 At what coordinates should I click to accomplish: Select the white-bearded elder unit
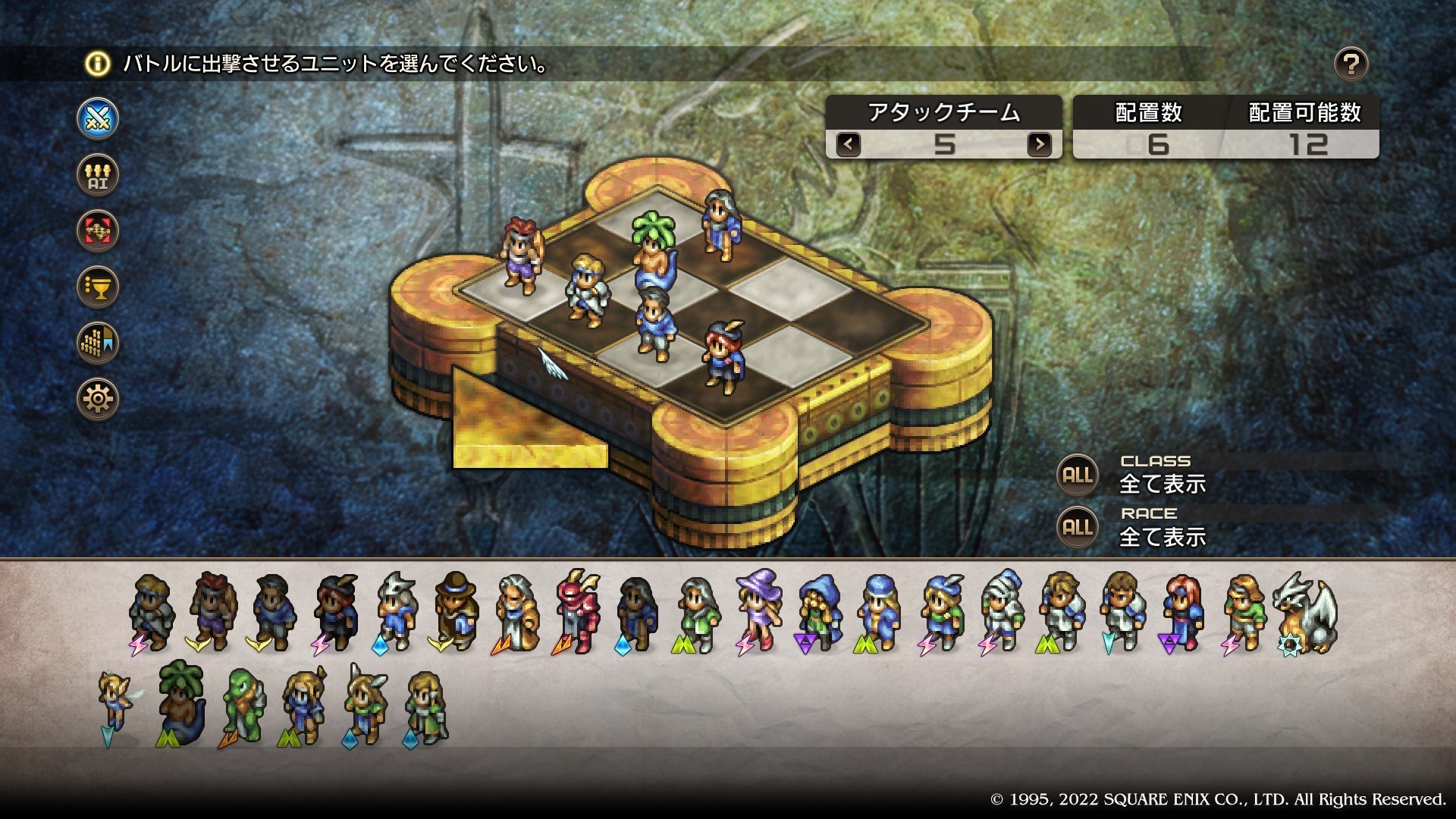pos(516,613)
